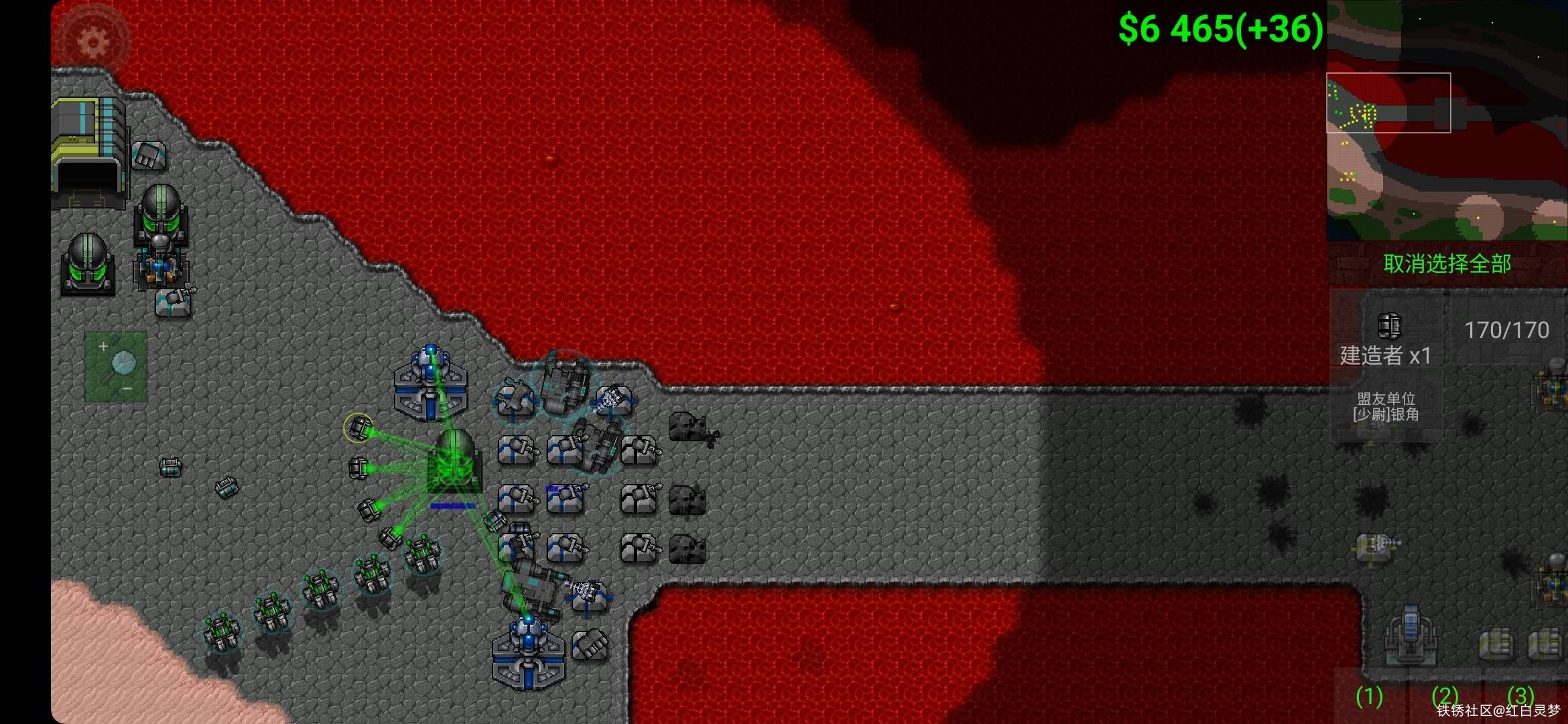
Task: Choose control group (1)
Action: pos(1368,697)
